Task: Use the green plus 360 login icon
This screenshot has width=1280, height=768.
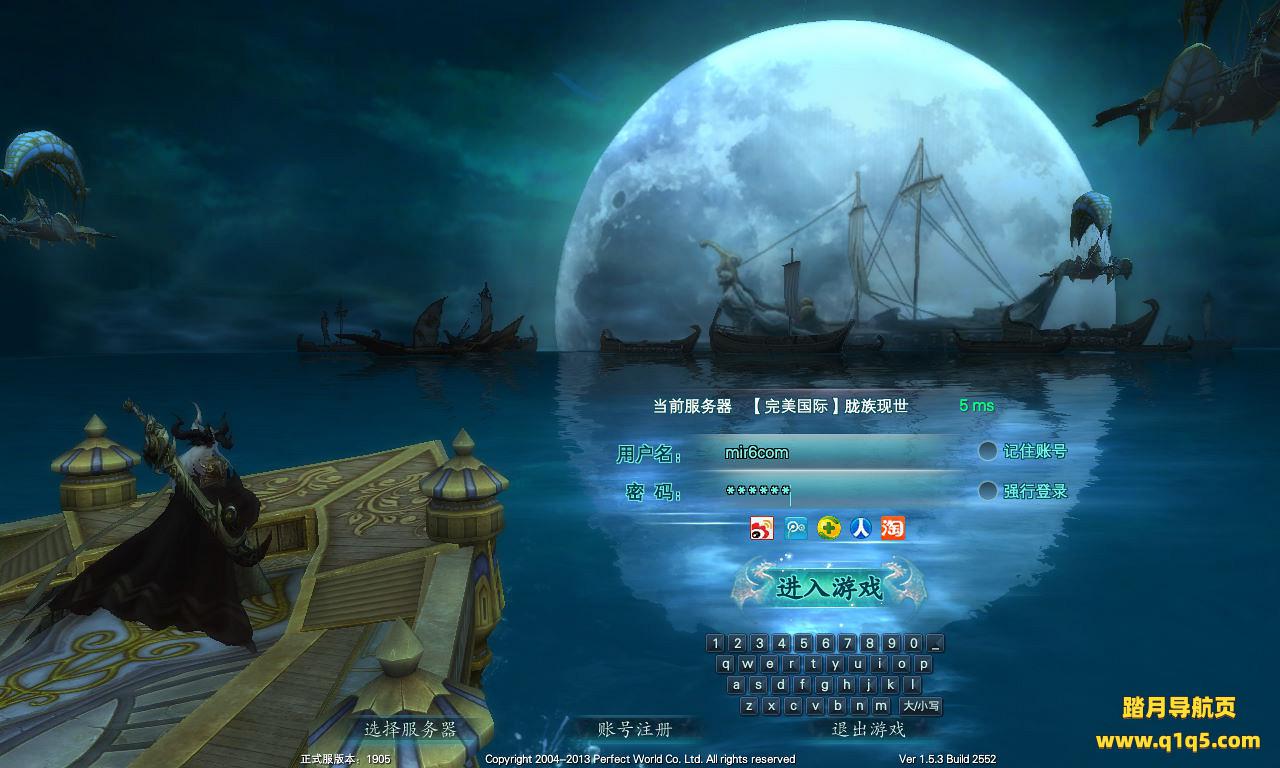Action: point(828,528)
